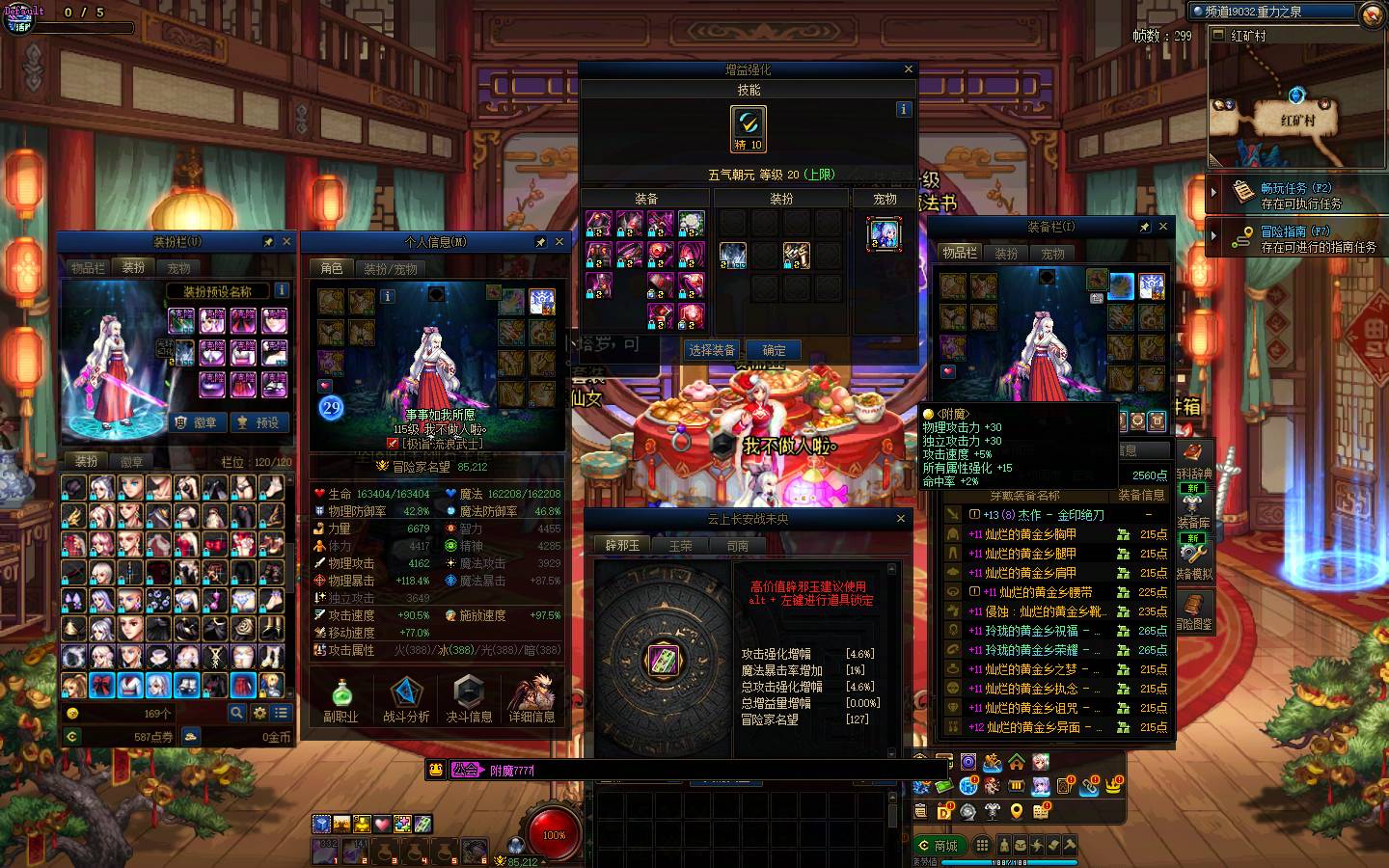Switch to the 辟邪玉 tab
Screen dimensions: 1389x868
(x=621, y=544)
